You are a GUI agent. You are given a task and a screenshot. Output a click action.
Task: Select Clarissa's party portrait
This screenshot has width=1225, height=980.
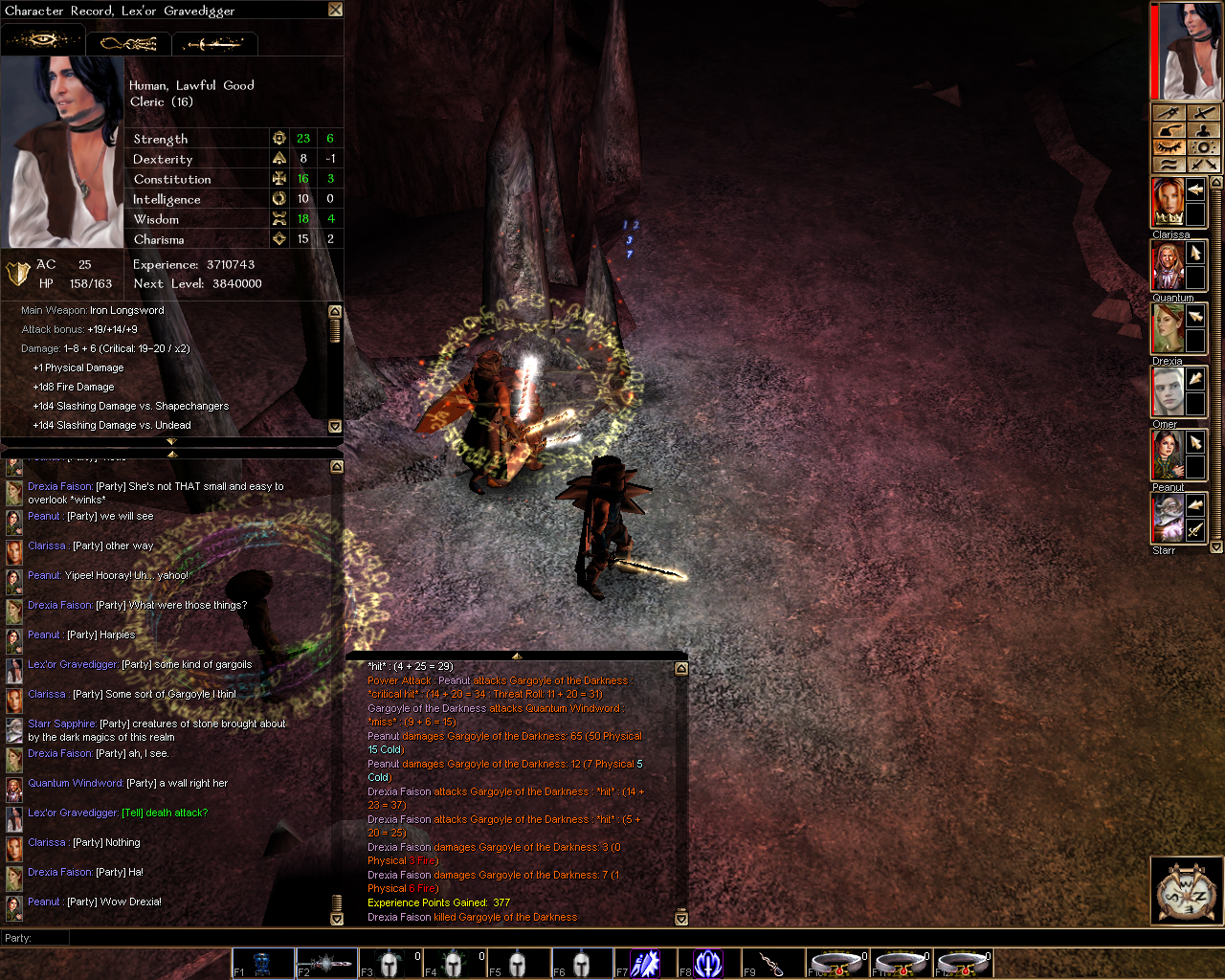tap(1167, 202)
